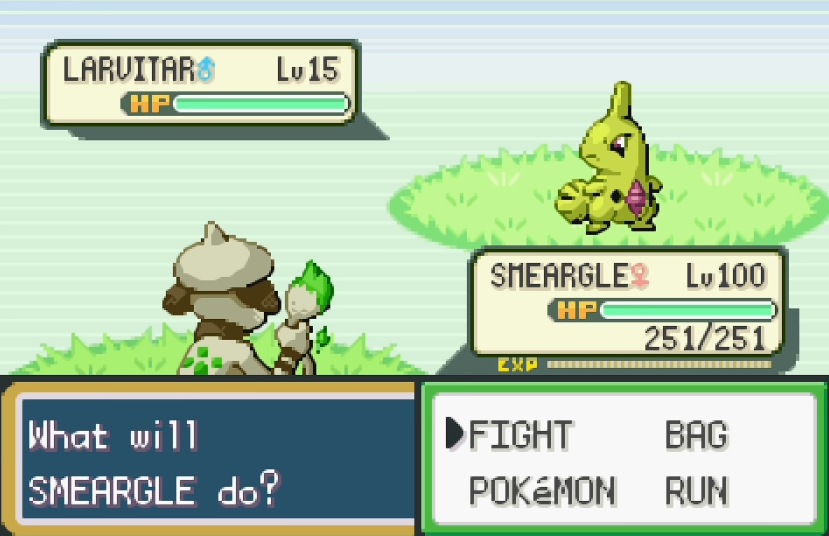Choose the POKéMON option
The width and height of the screenshot is (829, 536).
542,491
